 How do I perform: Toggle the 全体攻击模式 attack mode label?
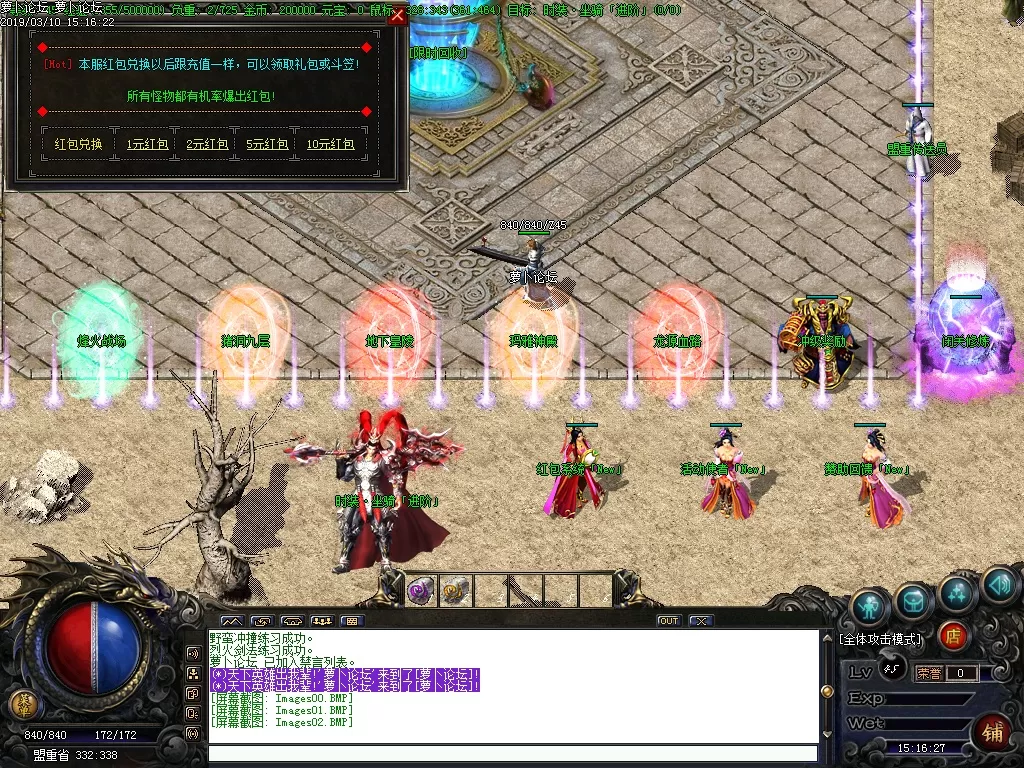[880, 638]
